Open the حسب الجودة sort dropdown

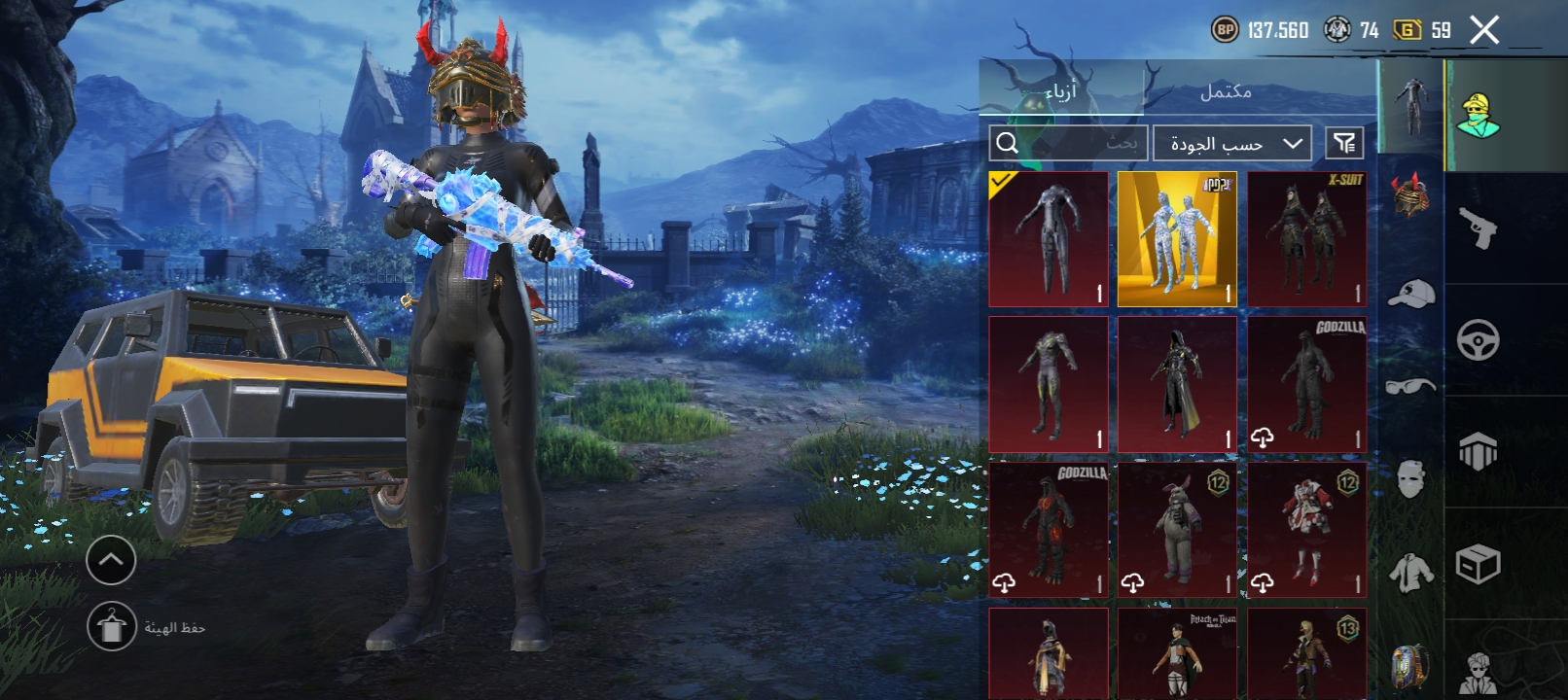(1231, 144)
